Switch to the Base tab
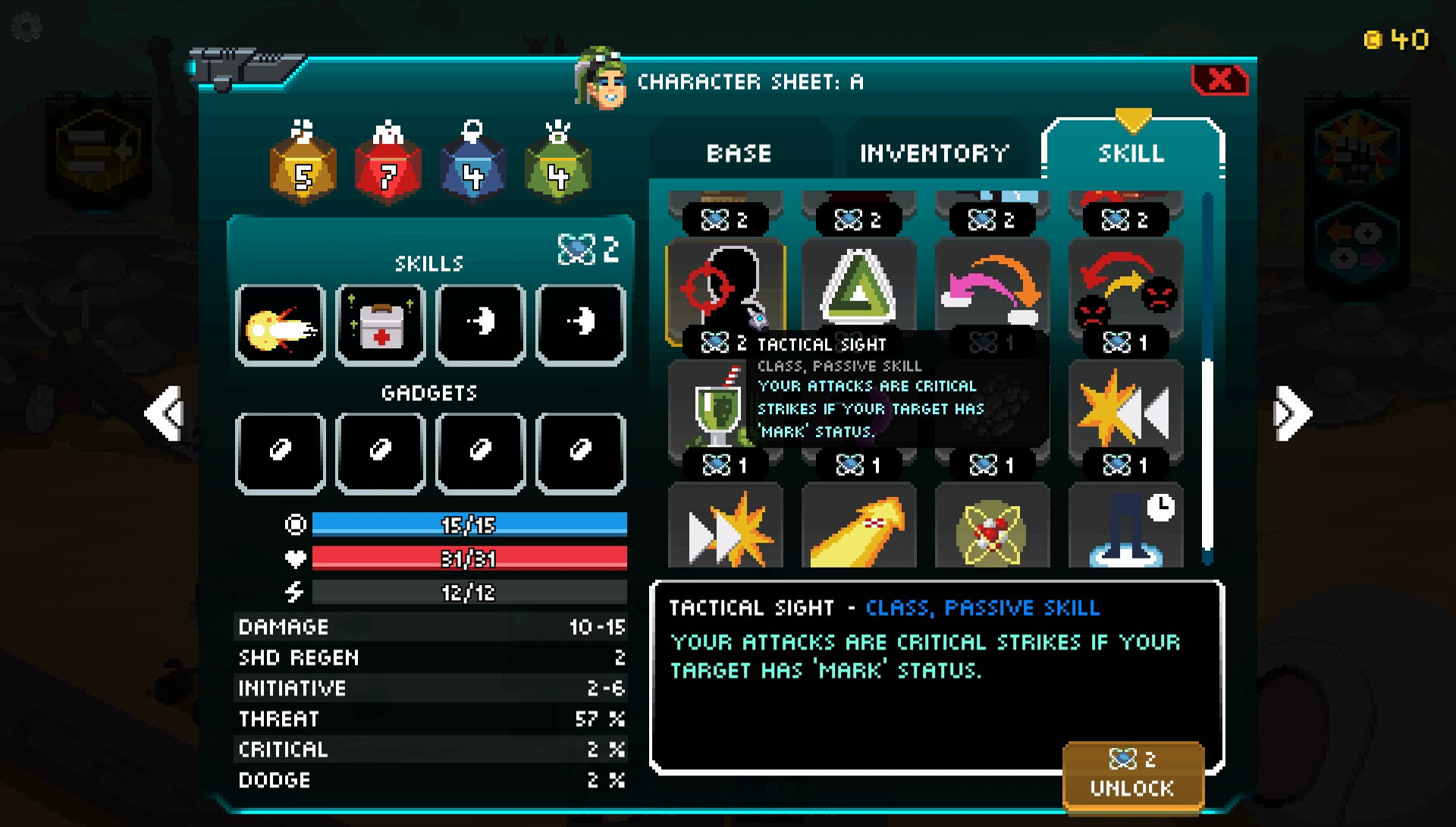This screenshot has height=827, width=1456. (739, 153)
